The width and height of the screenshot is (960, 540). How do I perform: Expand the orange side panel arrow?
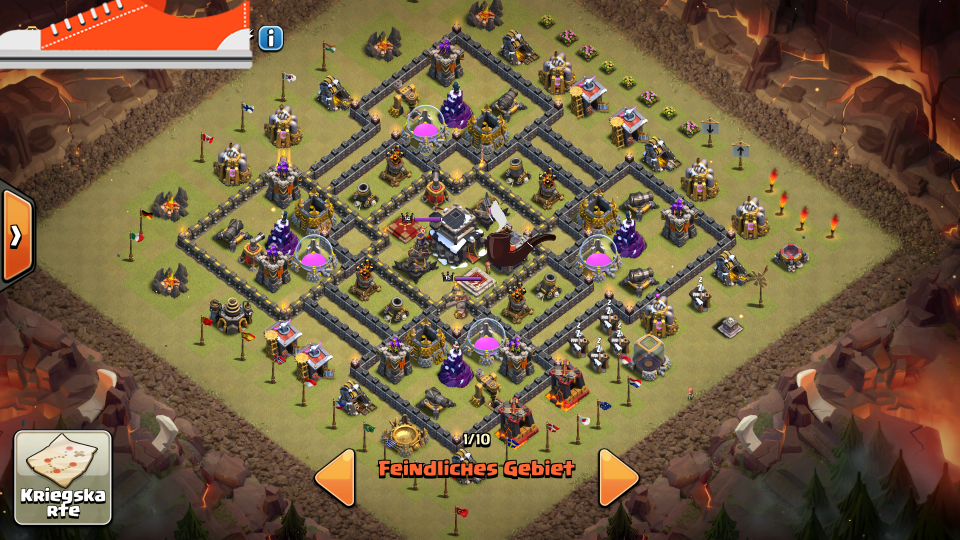(17, 235)
